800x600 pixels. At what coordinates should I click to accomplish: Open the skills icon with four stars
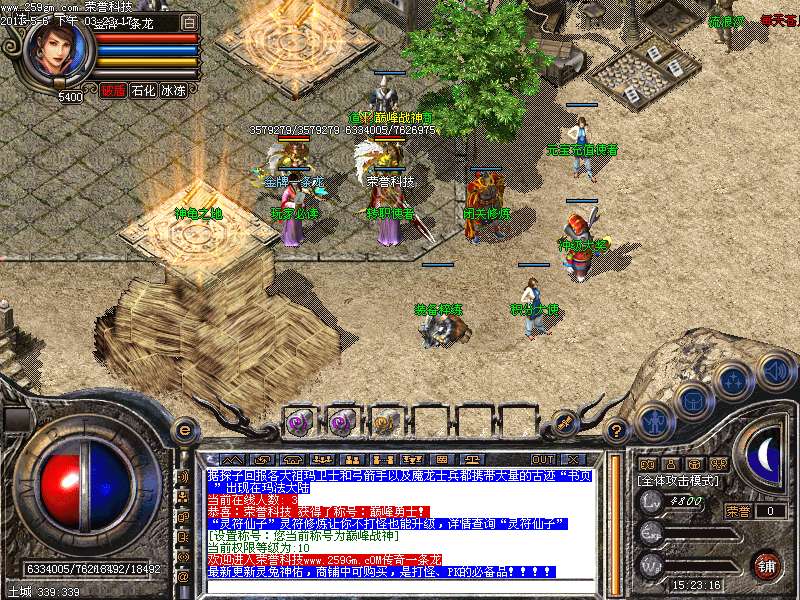(x=733, y=381)
